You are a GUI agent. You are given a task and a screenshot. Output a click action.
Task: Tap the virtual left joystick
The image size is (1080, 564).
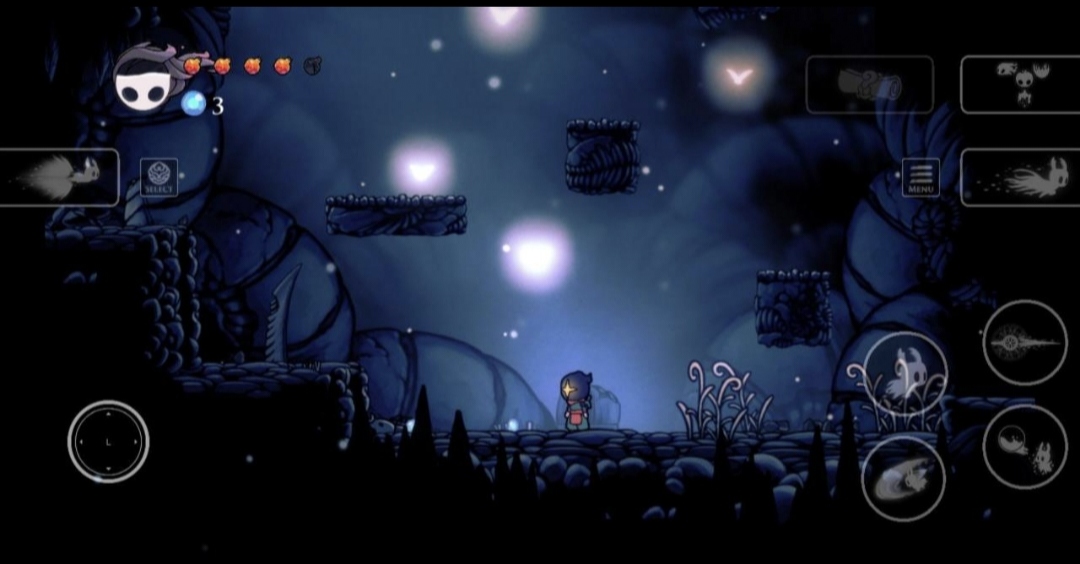click(108, 441)
